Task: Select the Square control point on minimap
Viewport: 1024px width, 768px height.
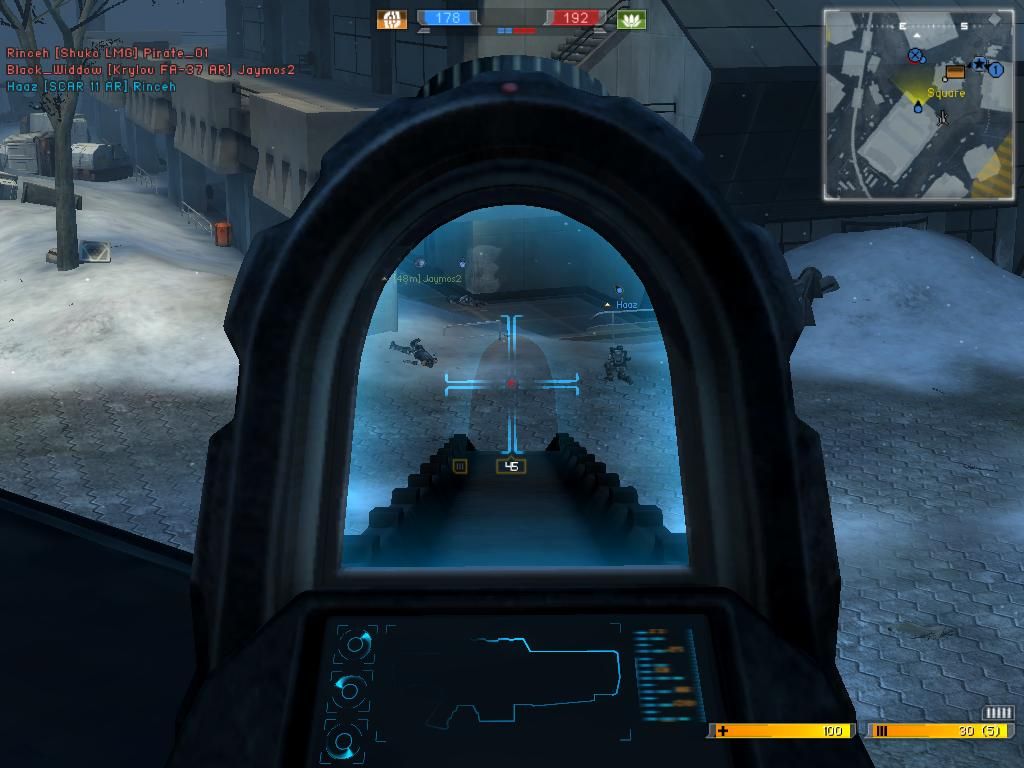Action: 945,93
